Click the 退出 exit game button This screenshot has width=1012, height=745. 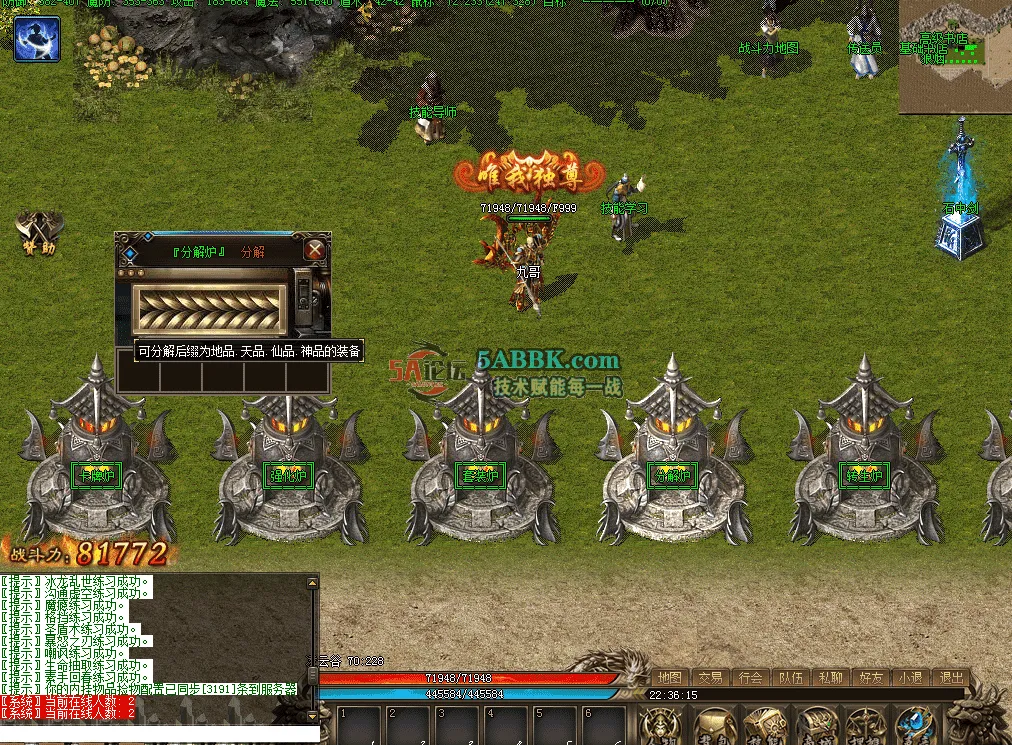tap(951, 677)
